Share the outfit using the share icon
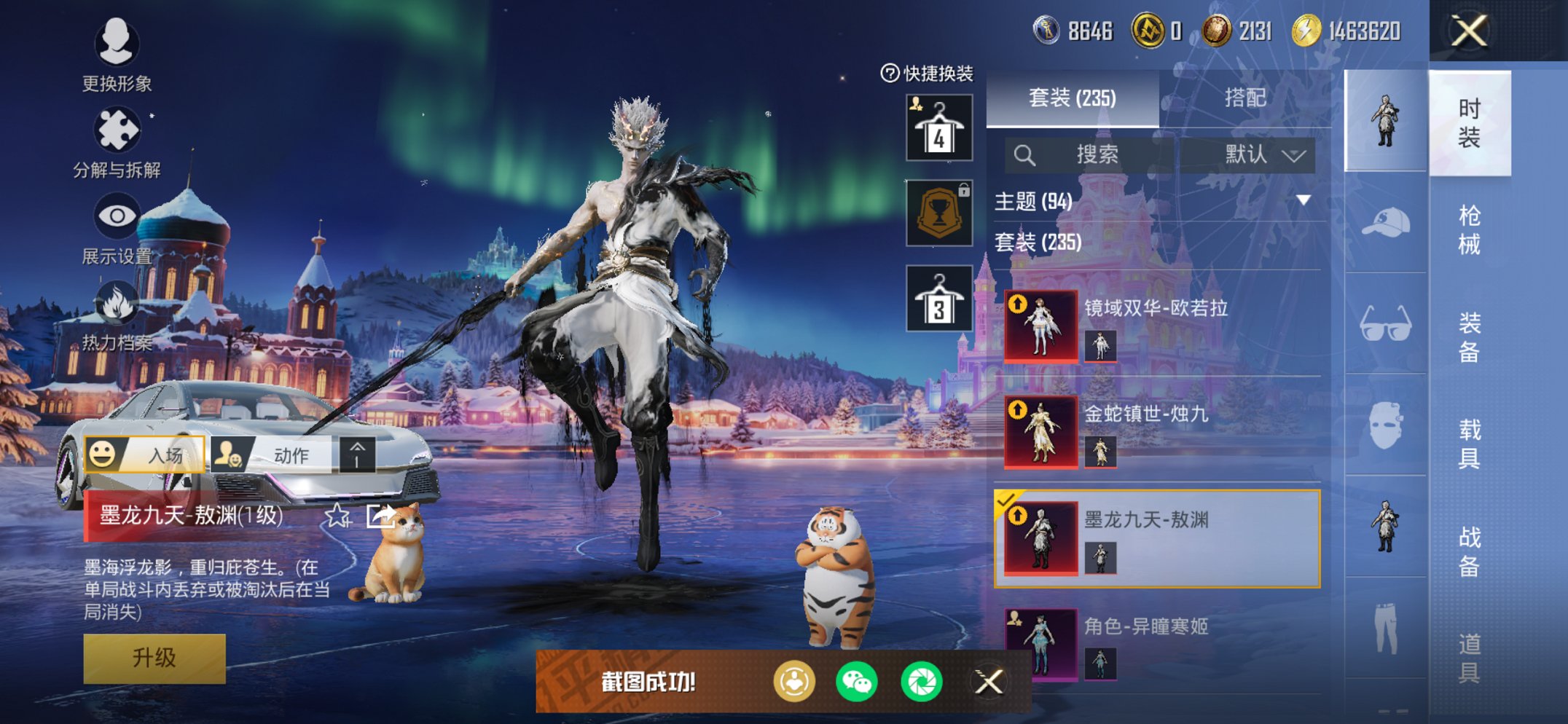This screenshot has width=1568, height=724. [380, 516]
